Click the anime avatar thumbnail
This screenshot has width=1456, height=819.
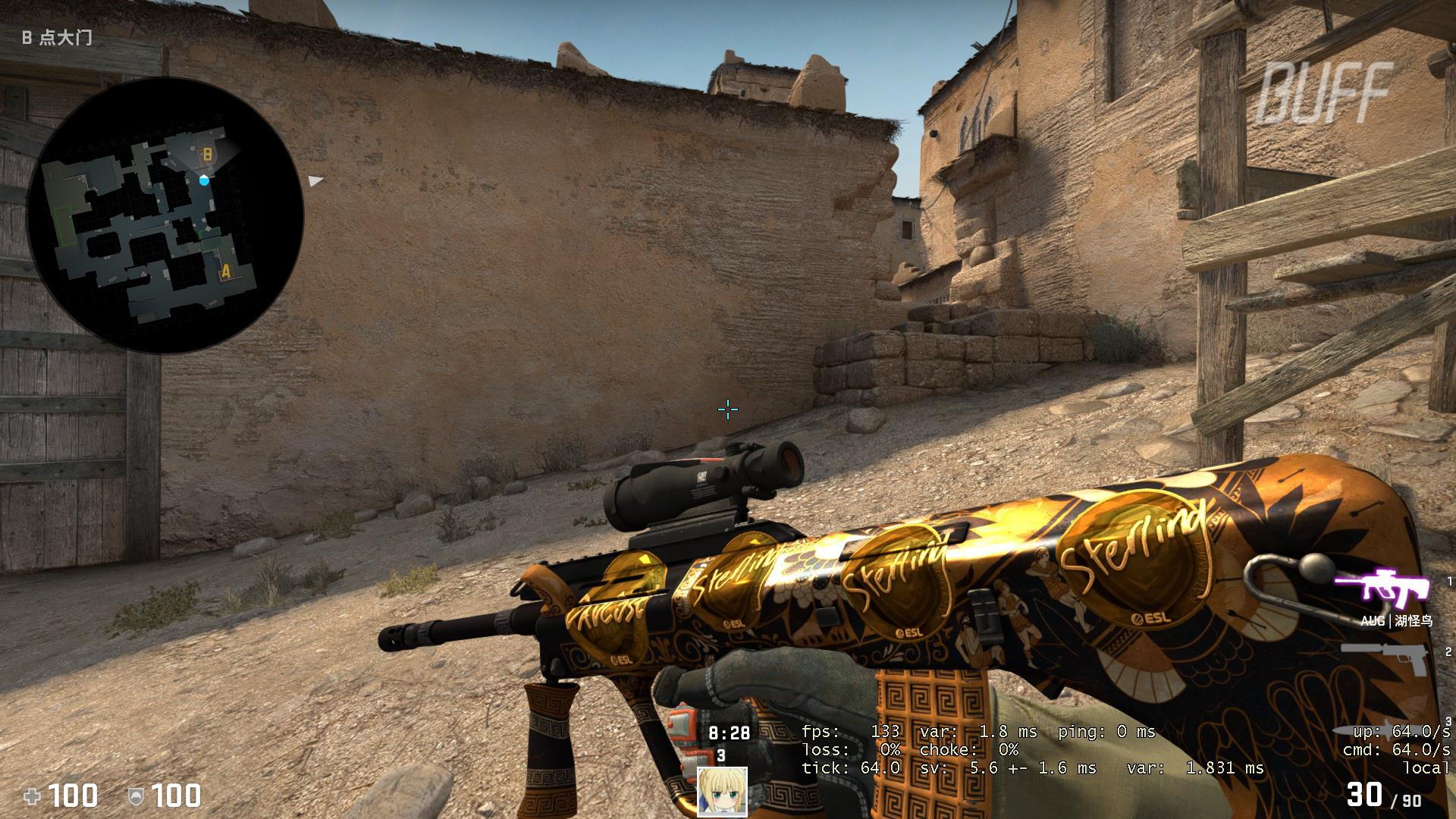(x=722, y=792)
